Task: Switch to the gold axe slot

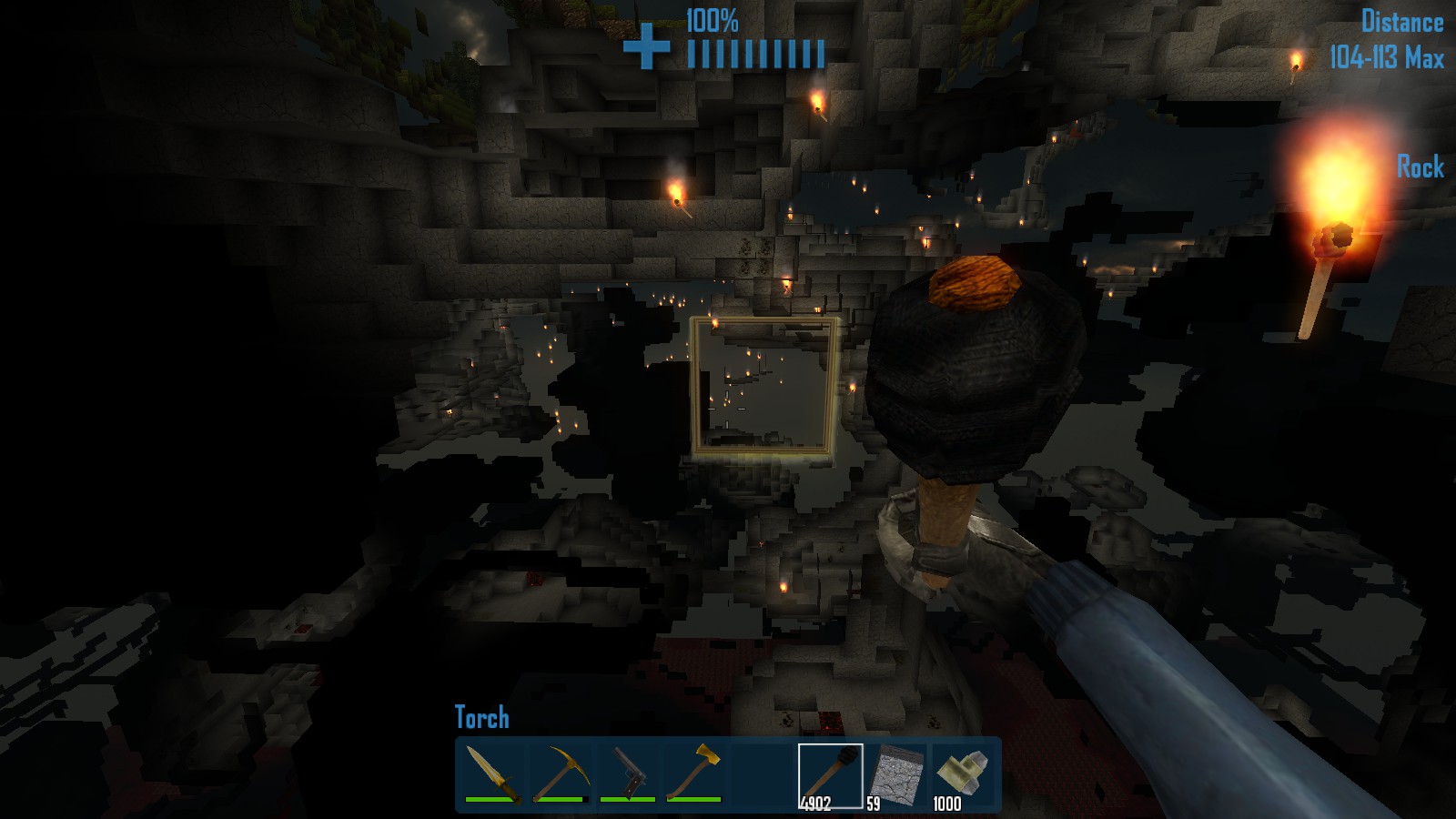Action: pos(694,773)
